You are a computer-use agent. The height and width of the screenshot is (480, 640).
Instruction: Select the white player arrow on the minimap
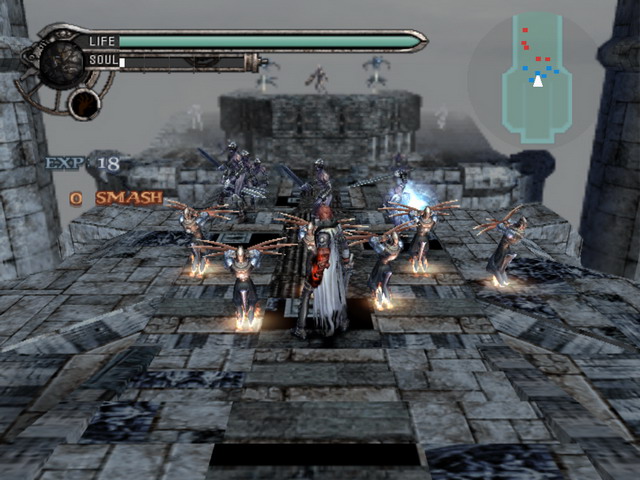(x=538, y=81)
